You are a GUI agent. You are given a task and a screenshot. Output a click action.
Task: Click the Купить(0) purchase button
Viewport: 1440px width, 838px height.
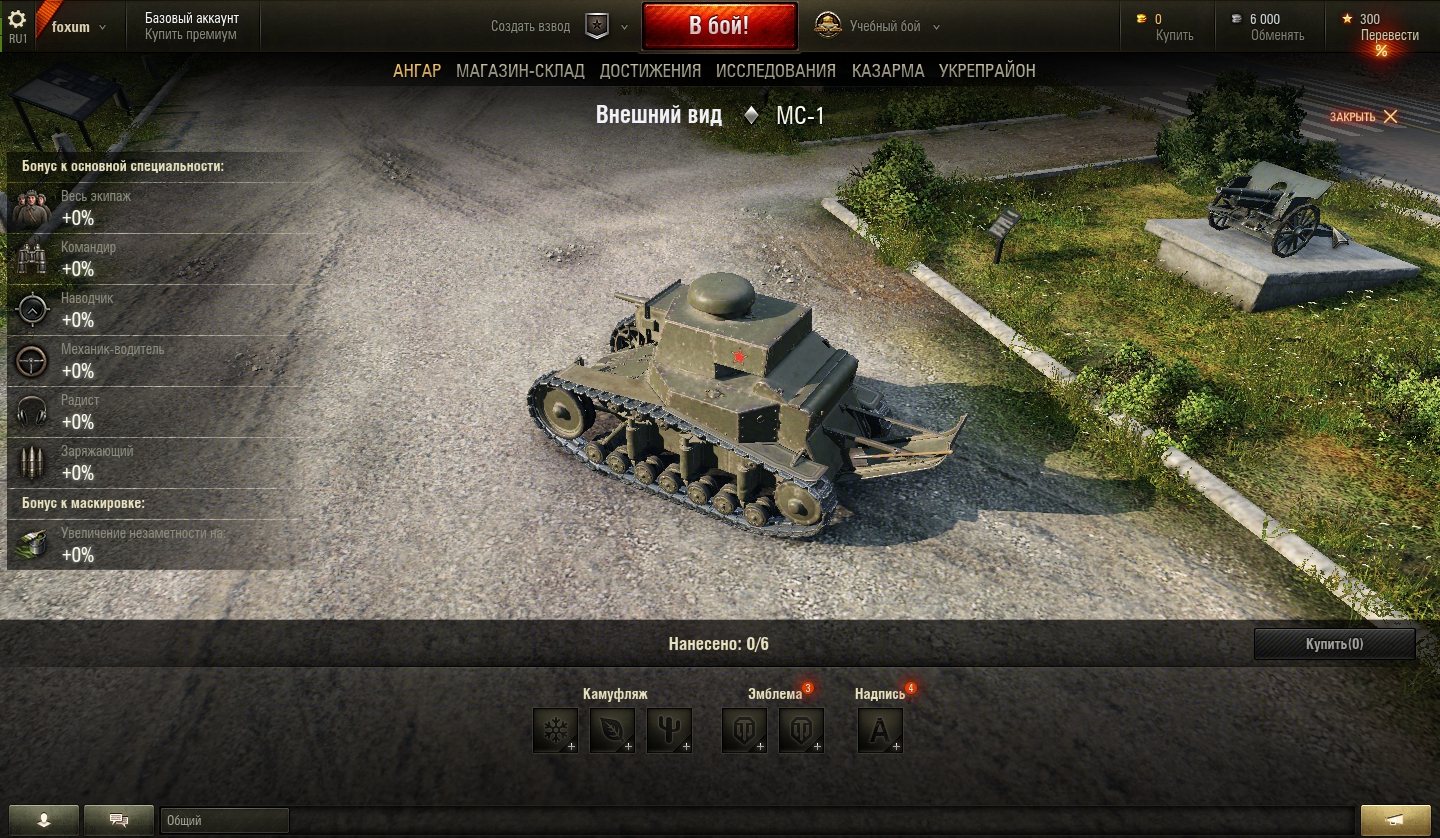point(1334,644)
